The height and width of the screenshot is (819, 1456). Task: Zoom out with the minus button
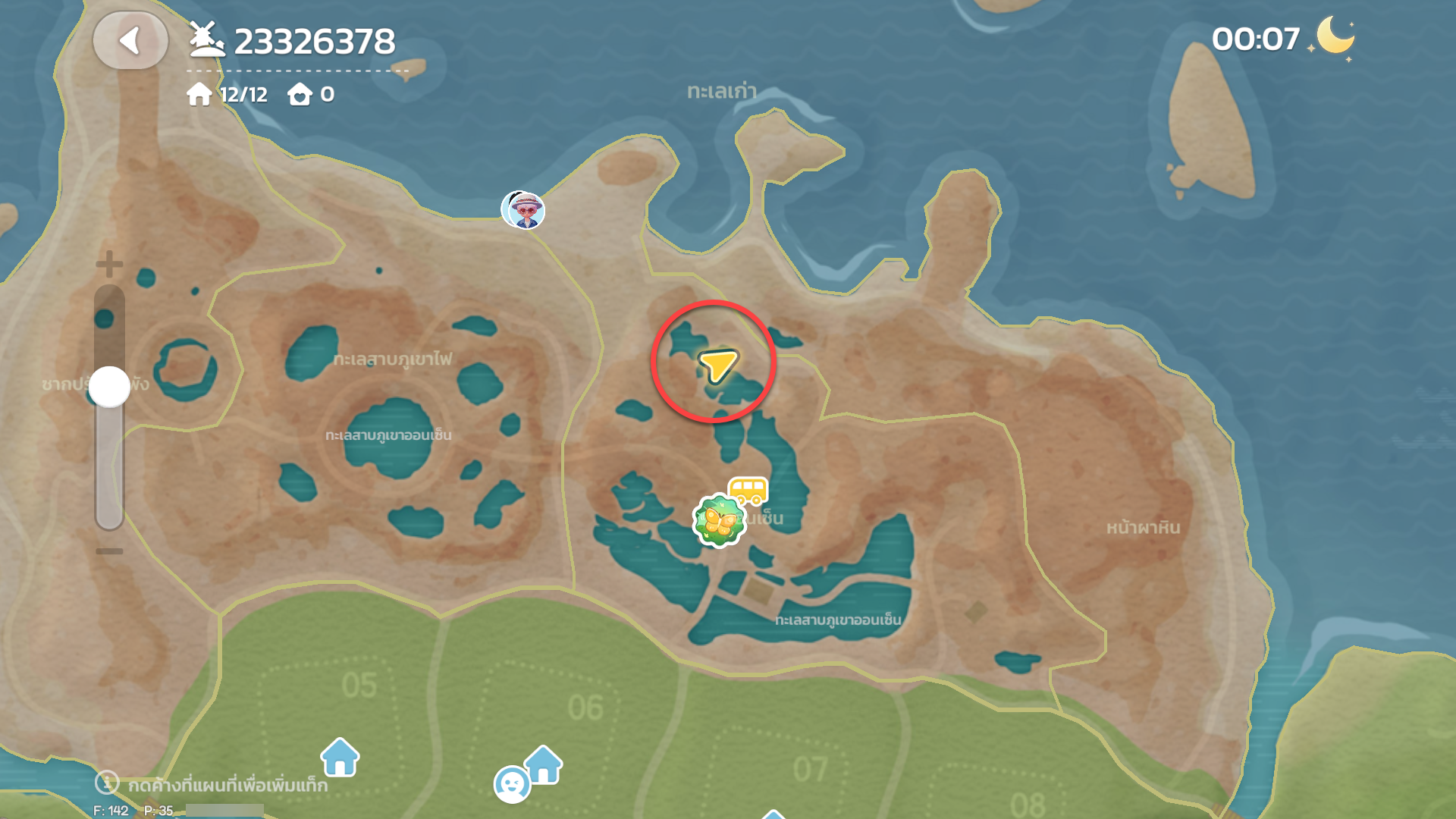(x=109, y=551)
